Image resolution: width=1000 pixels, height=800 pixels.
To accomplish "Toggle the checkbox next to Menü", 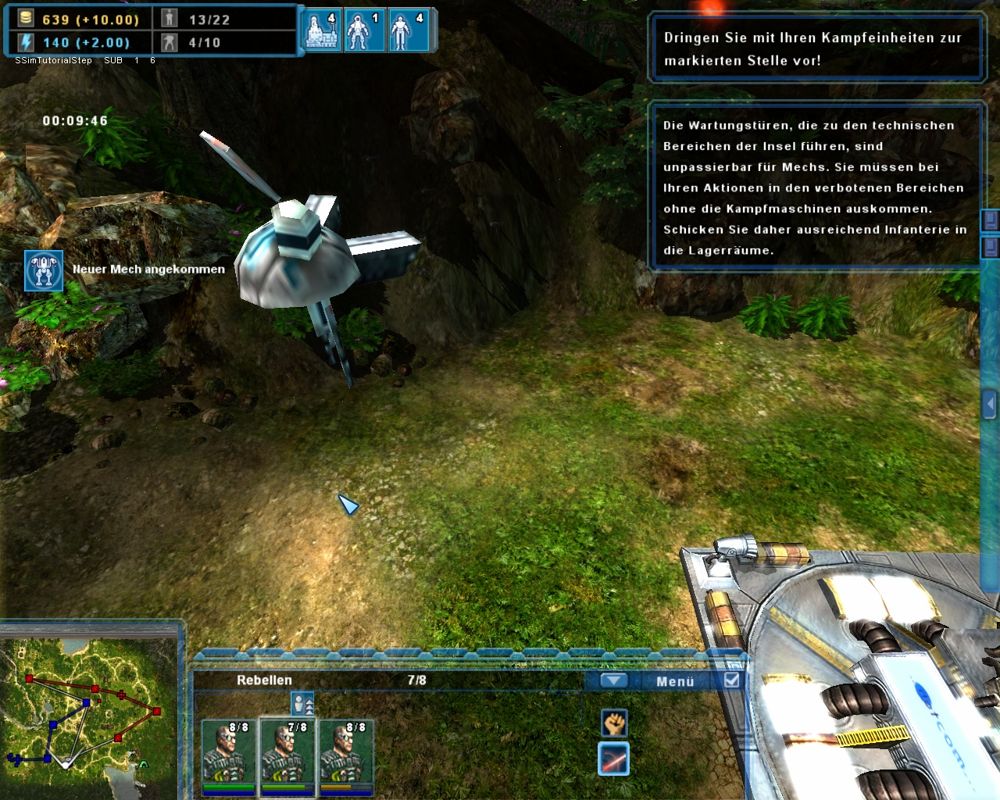I will tap(732, 680).
